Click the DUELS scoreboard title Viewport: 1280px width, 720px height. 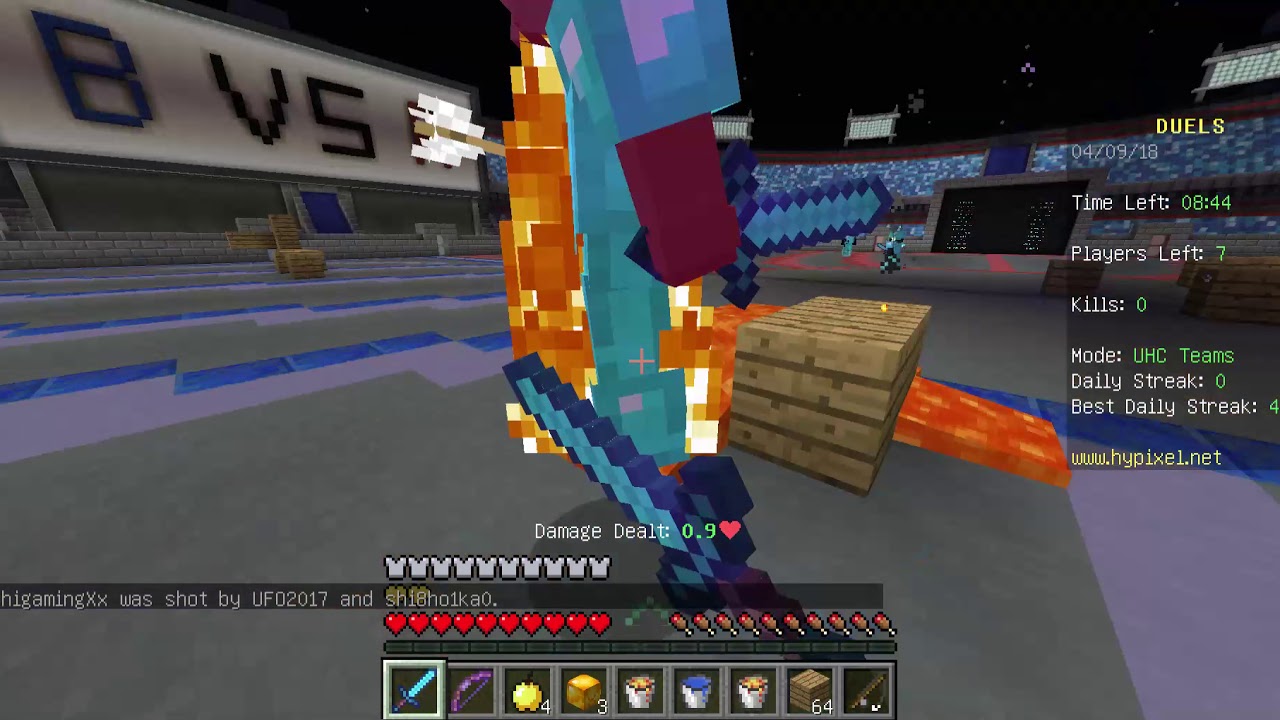click(x=1189, y=126)
